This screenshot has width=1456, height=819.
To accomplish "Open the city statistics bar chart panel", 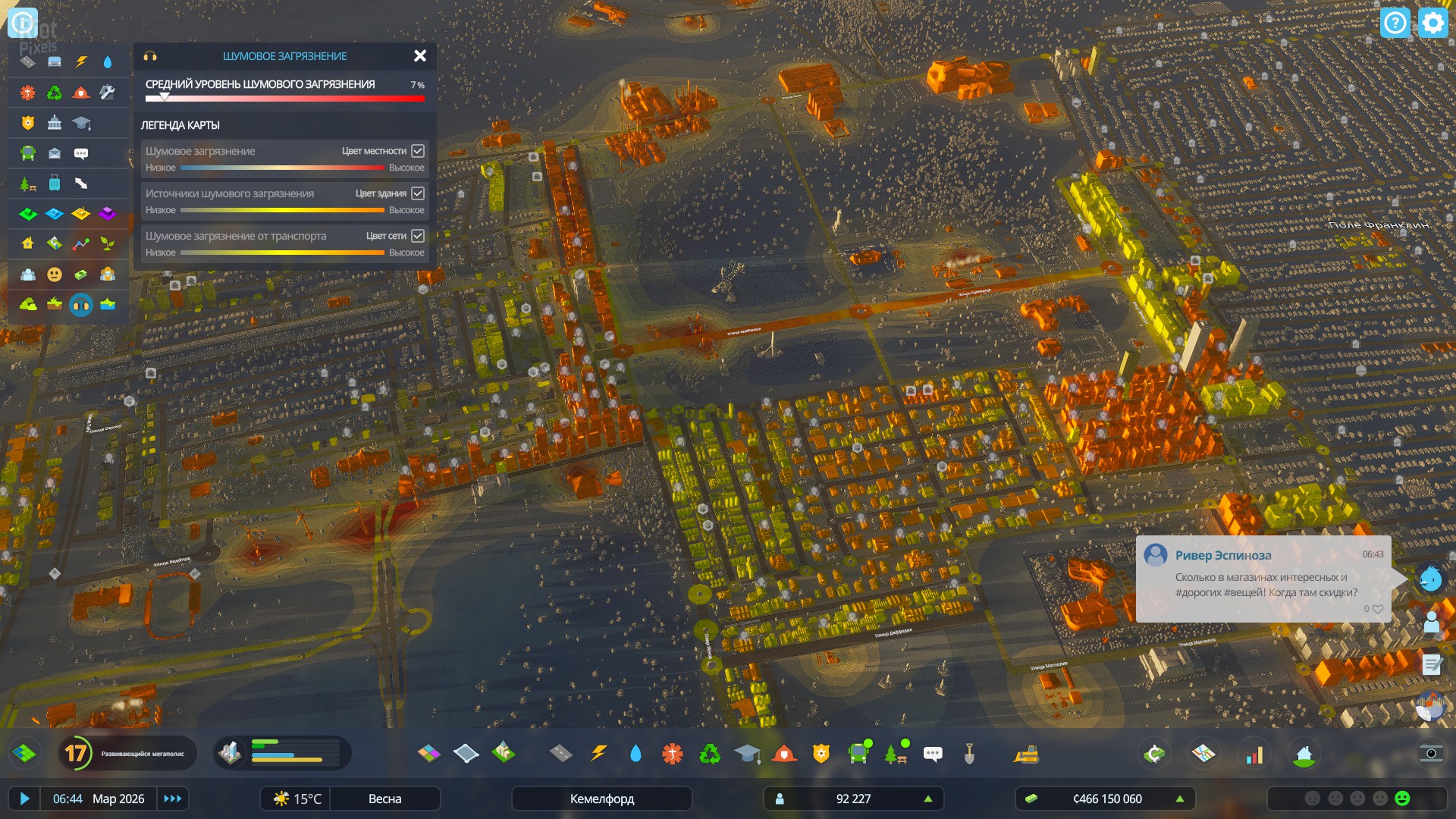I will (x=1255, y=754).
